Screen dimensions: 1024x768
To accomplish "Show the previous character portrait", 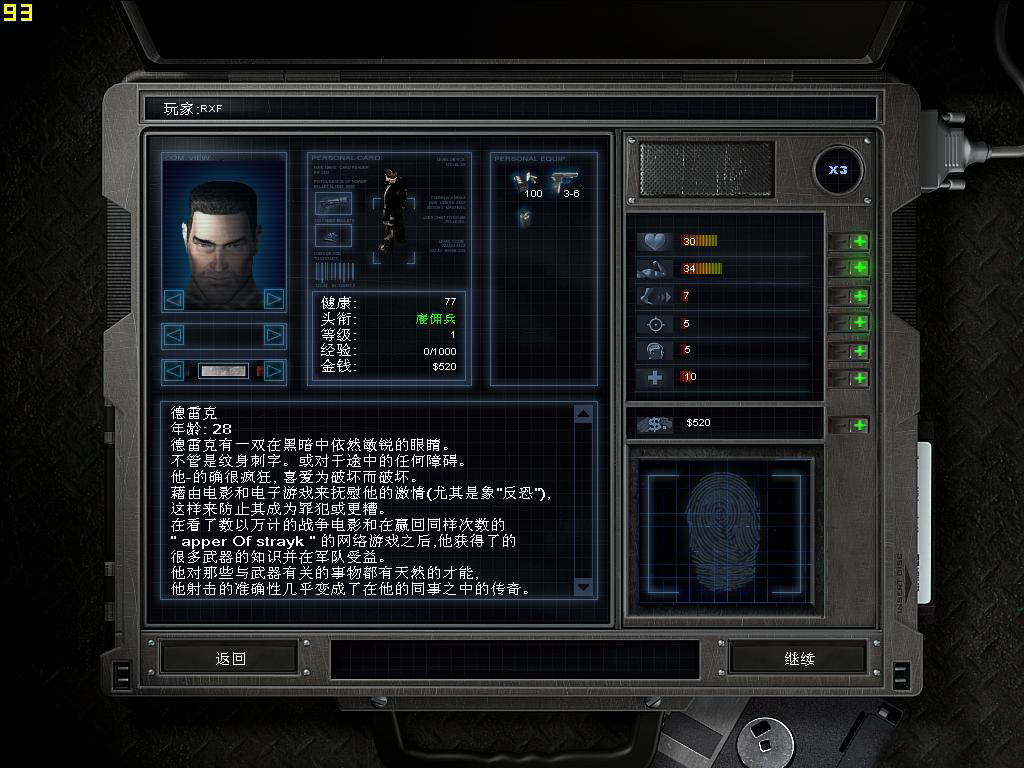I will (174, 299).
